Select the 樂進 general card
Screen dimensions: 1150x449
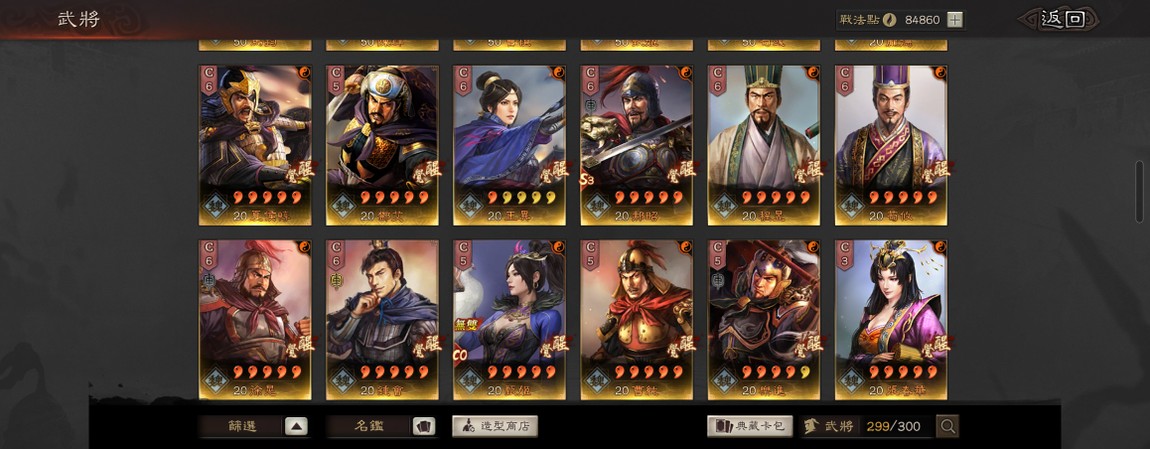[x=763, y=319]
